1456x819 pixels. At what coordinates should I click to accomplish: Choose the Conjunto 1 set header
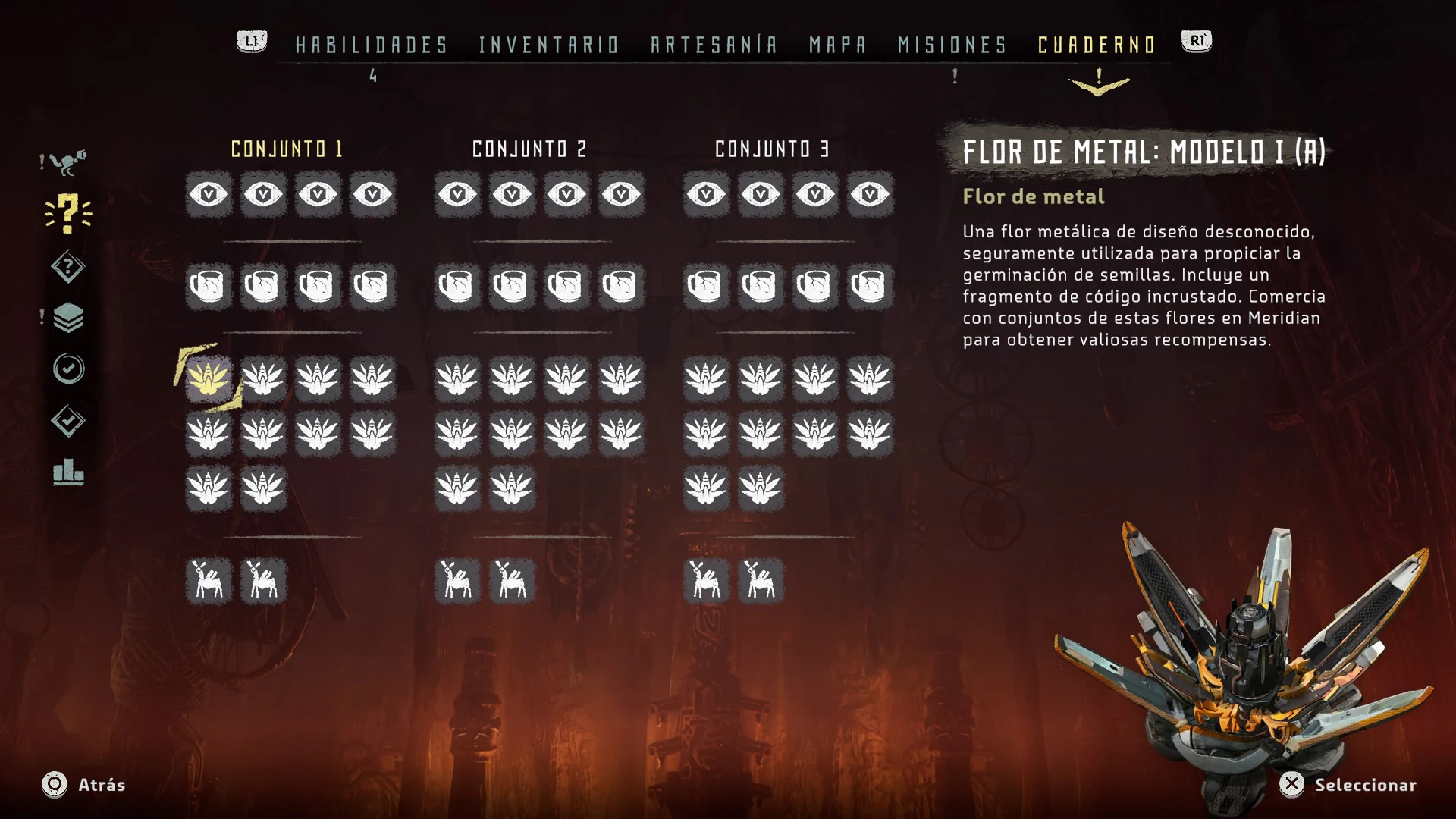click(x=287, y=149)
